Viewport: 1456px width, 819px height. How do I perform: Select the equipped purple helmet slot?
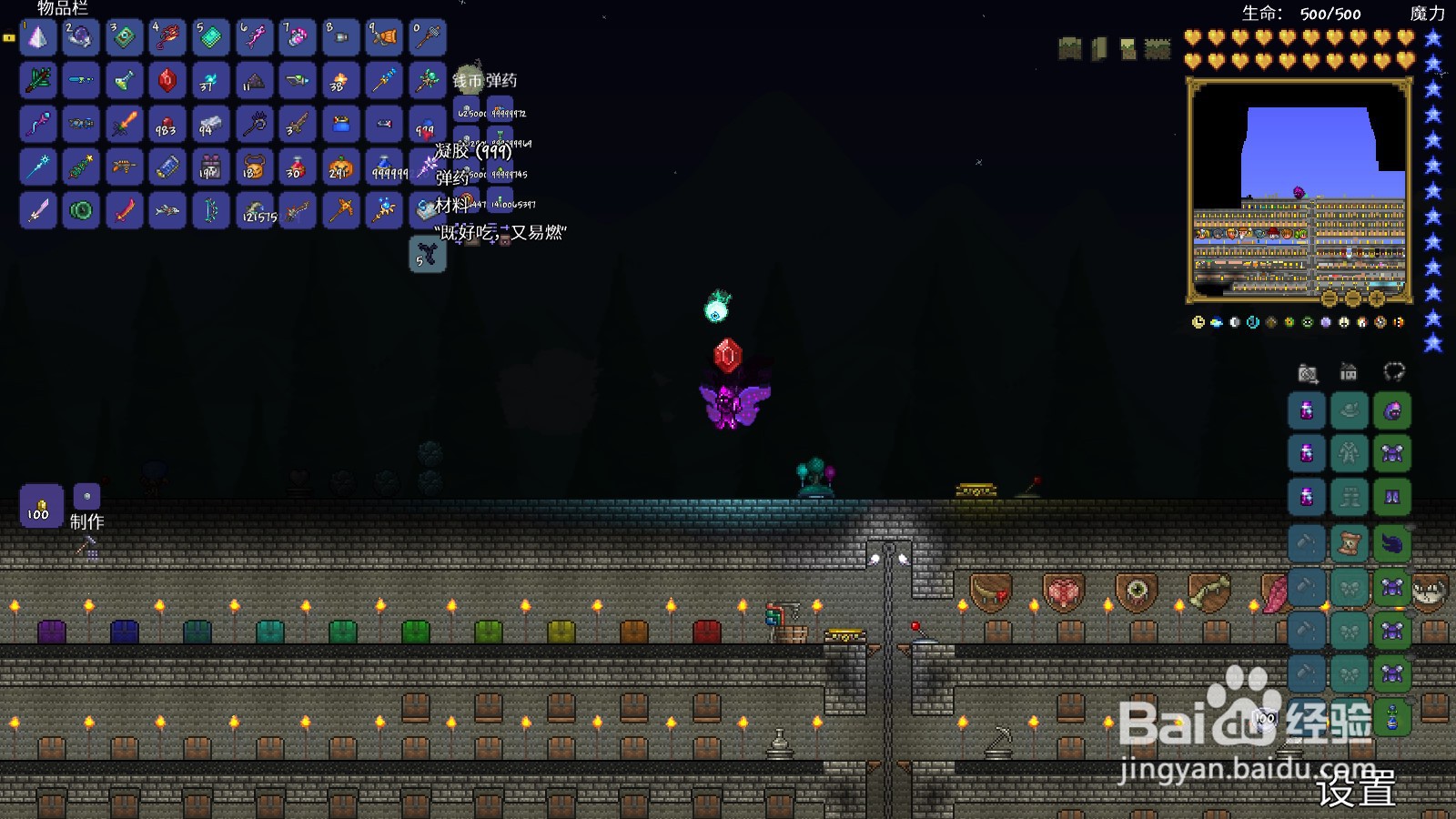(x=1392, y=411)
